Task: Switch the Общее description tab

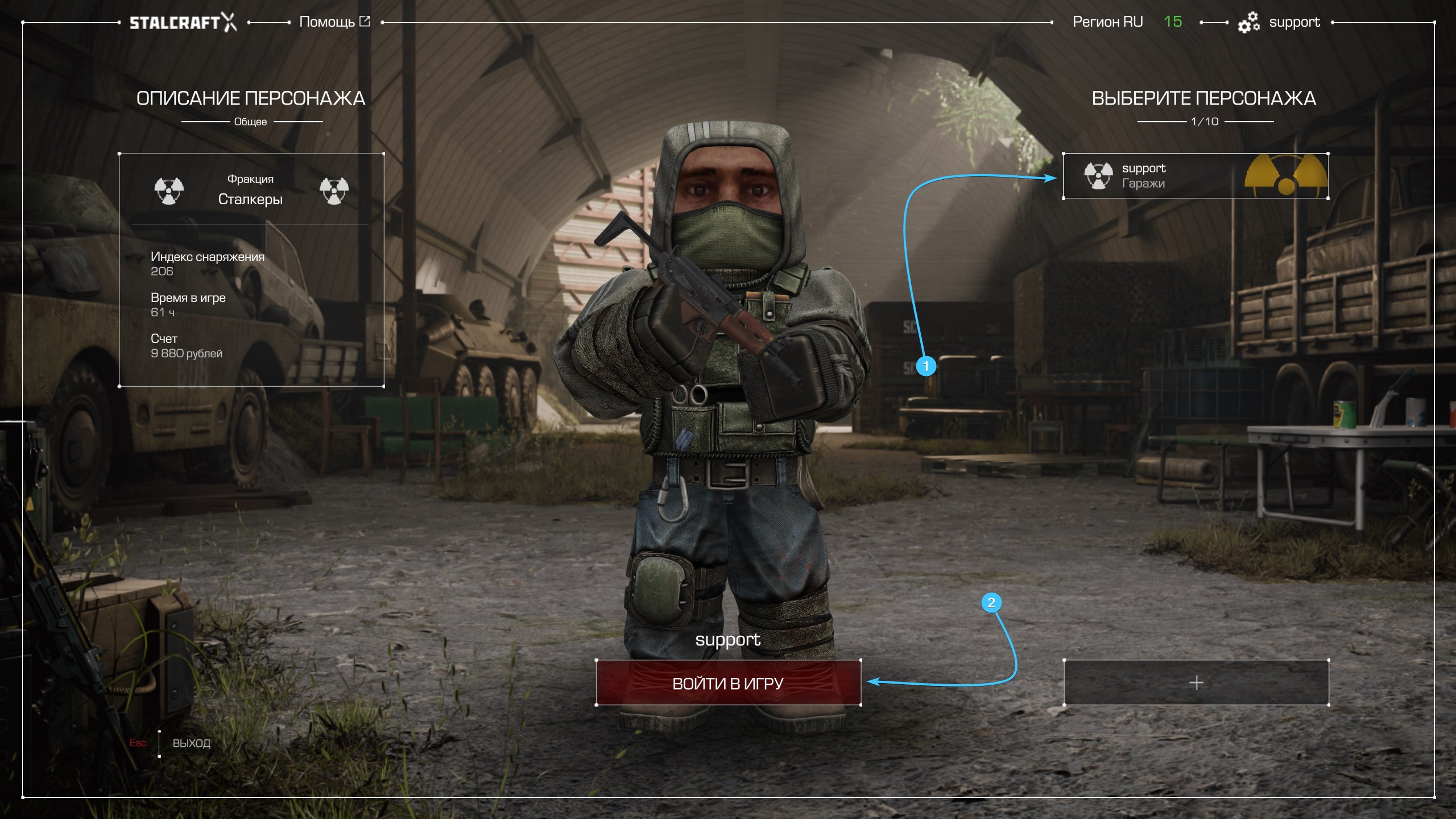Action: click(250, 122)
